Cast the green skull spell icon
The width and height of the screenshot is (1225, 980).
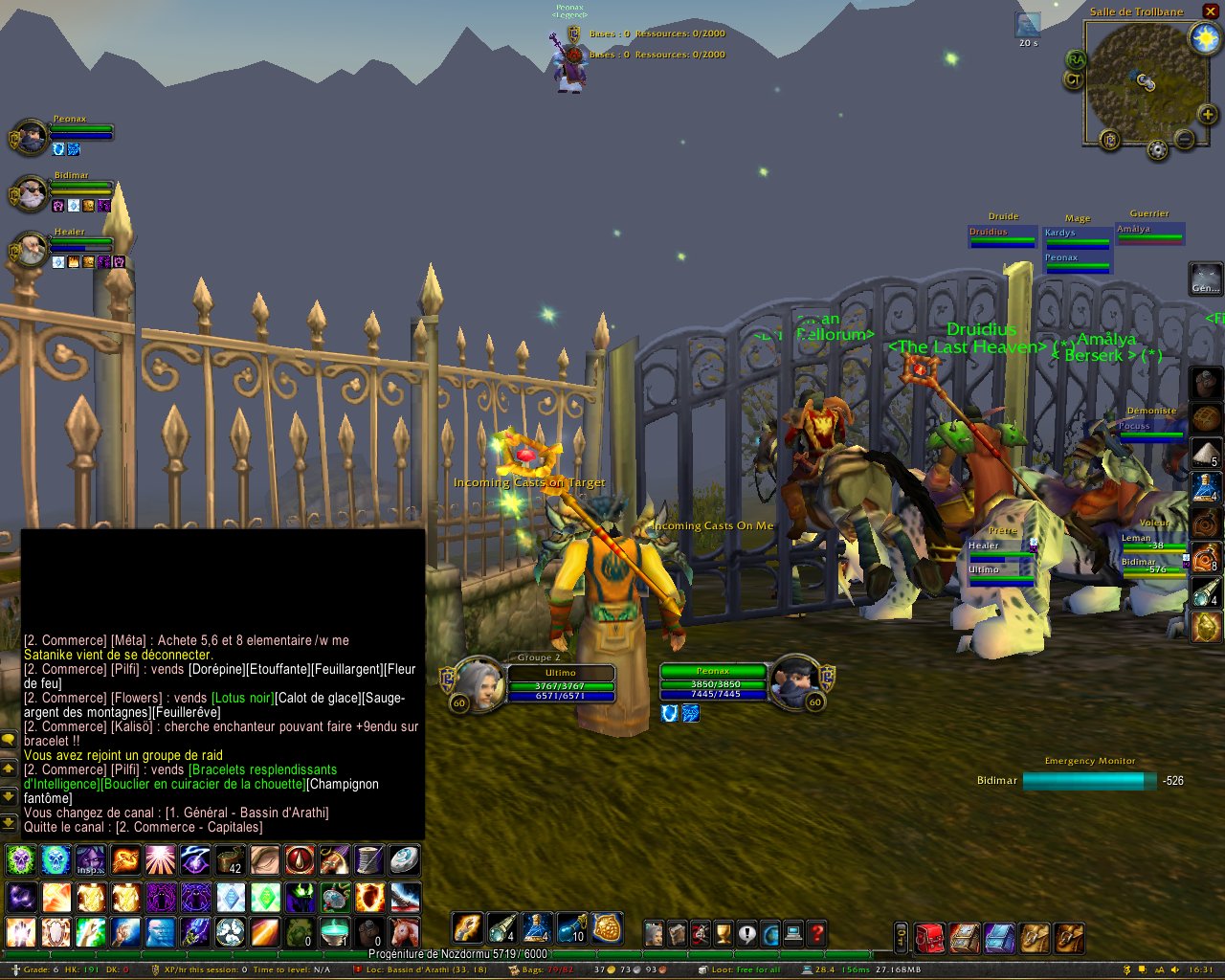[20, 859]
